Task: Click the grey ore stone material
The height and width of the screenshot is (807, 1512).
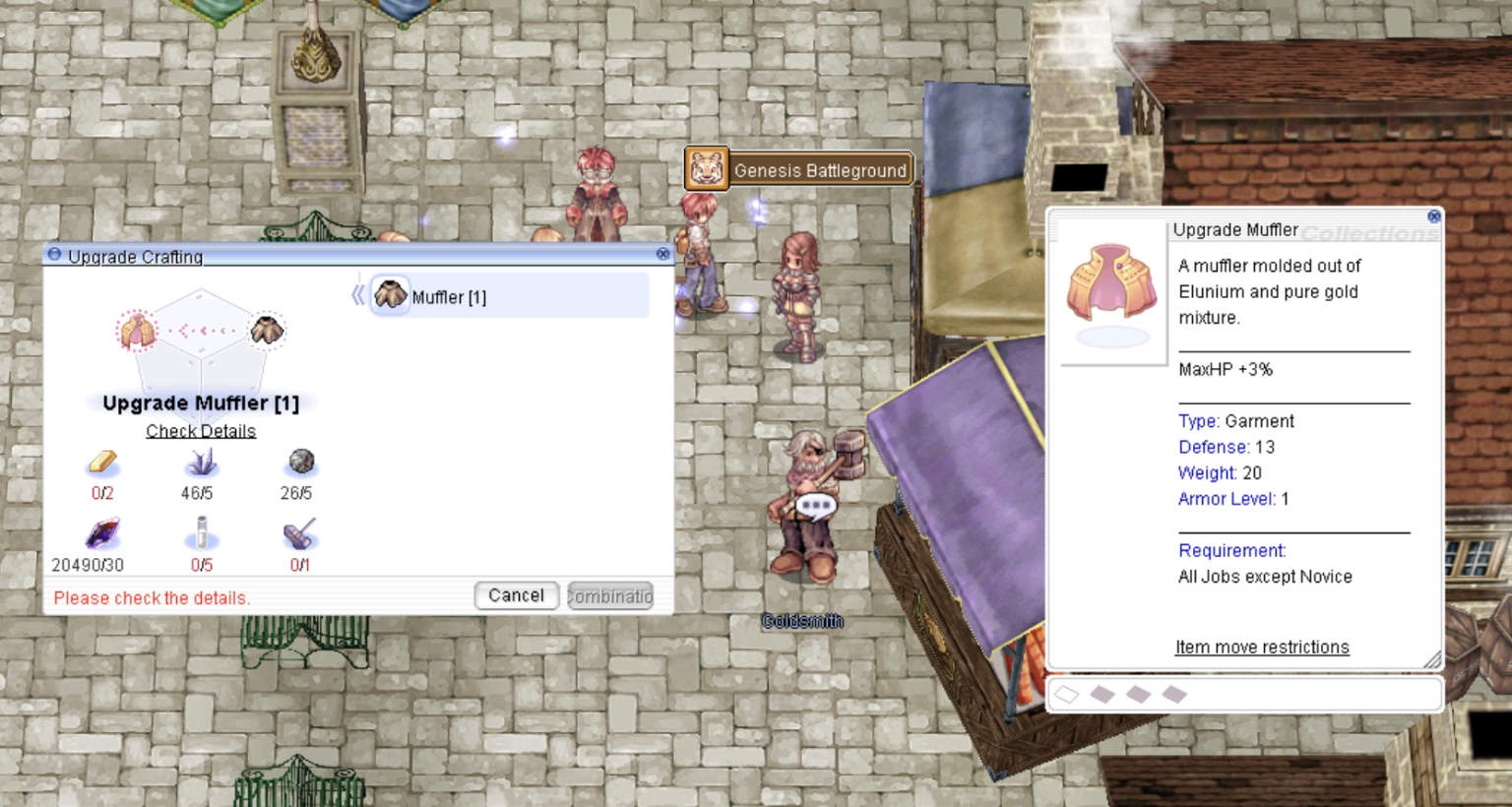Action: coord(300,462)
